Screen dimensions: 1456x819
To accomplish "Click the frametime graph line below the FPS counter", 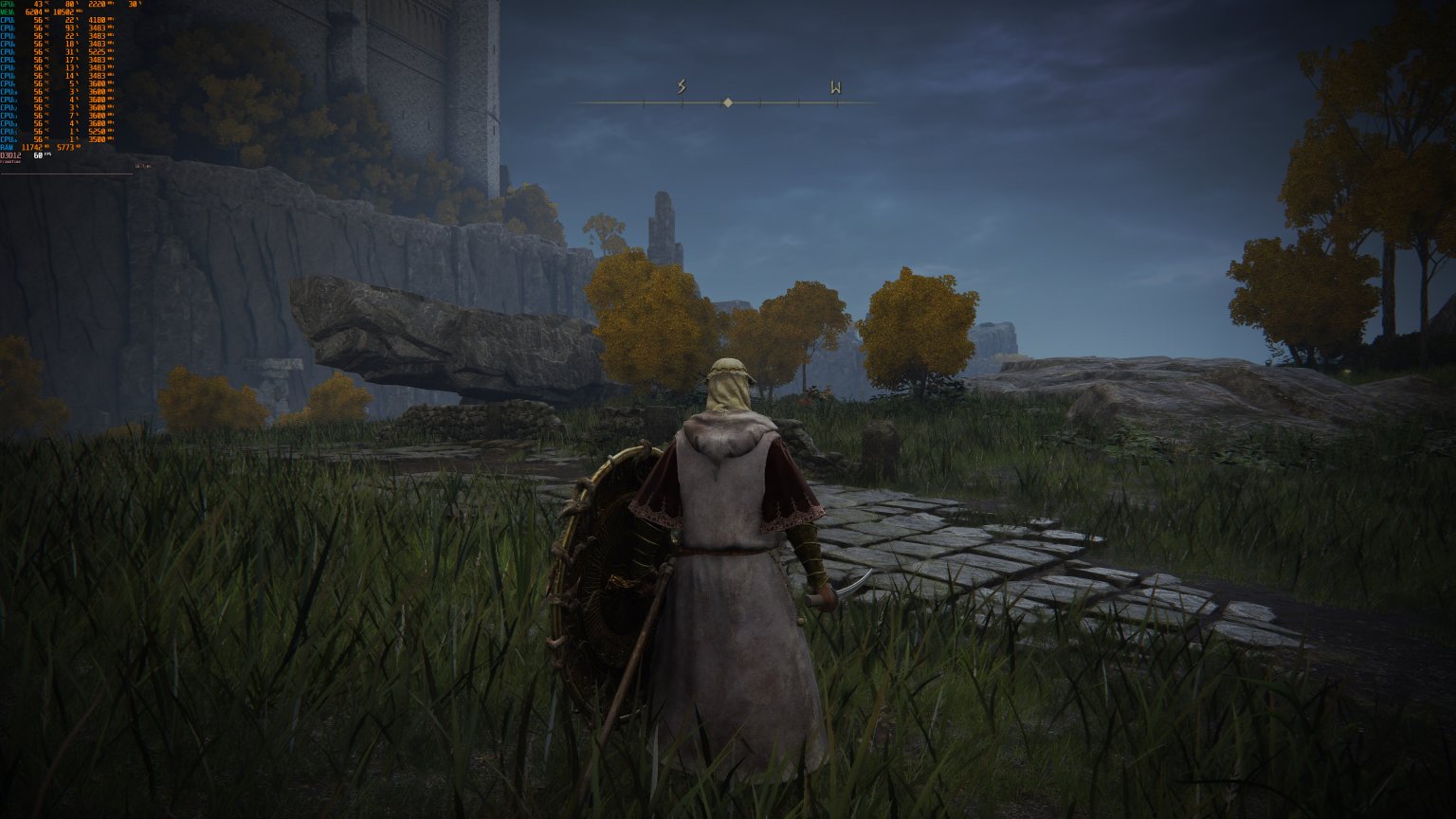I will click(66, 173).
